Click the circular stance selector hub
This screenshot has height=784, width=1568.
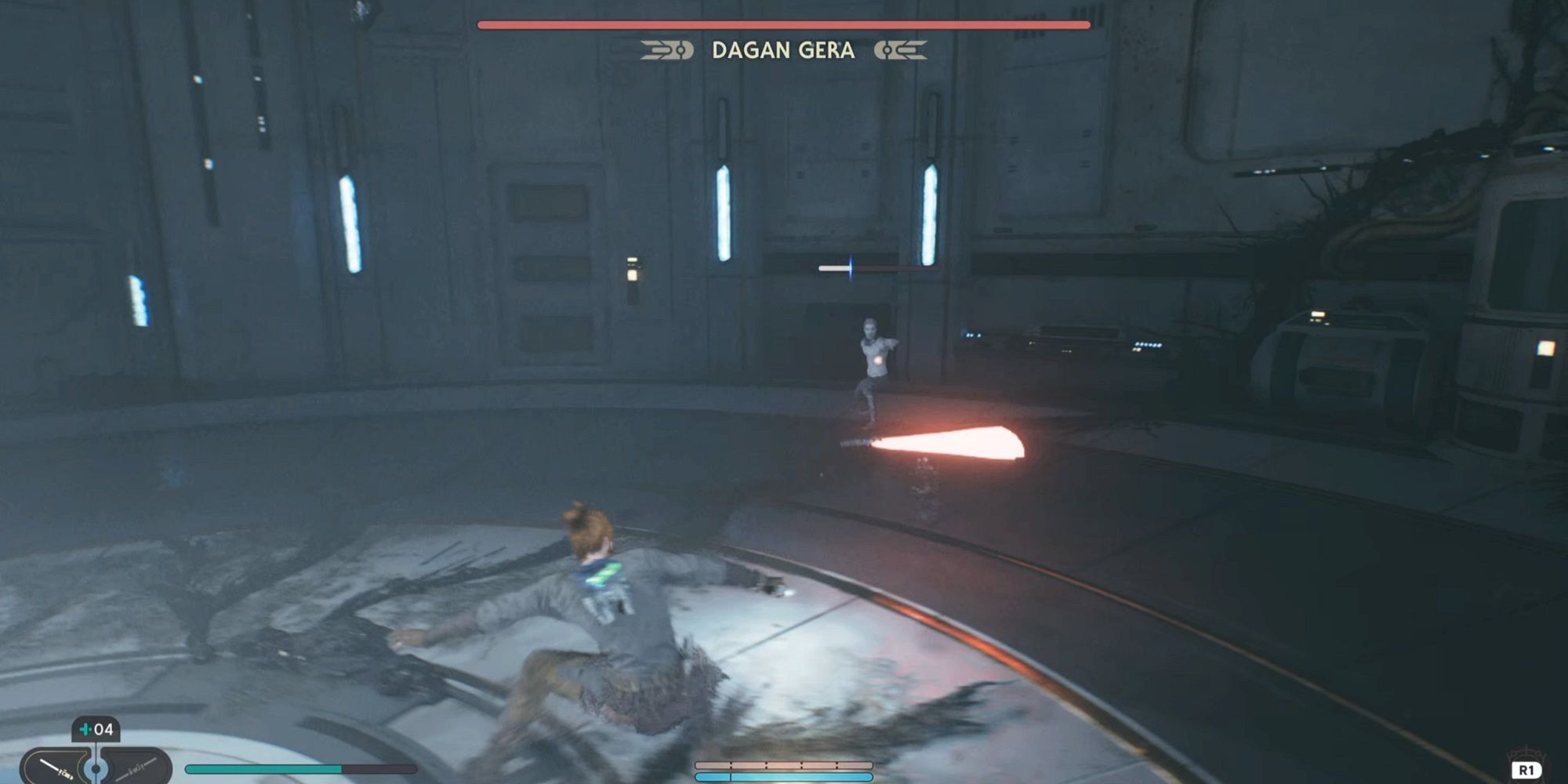(x=96, y=768)
